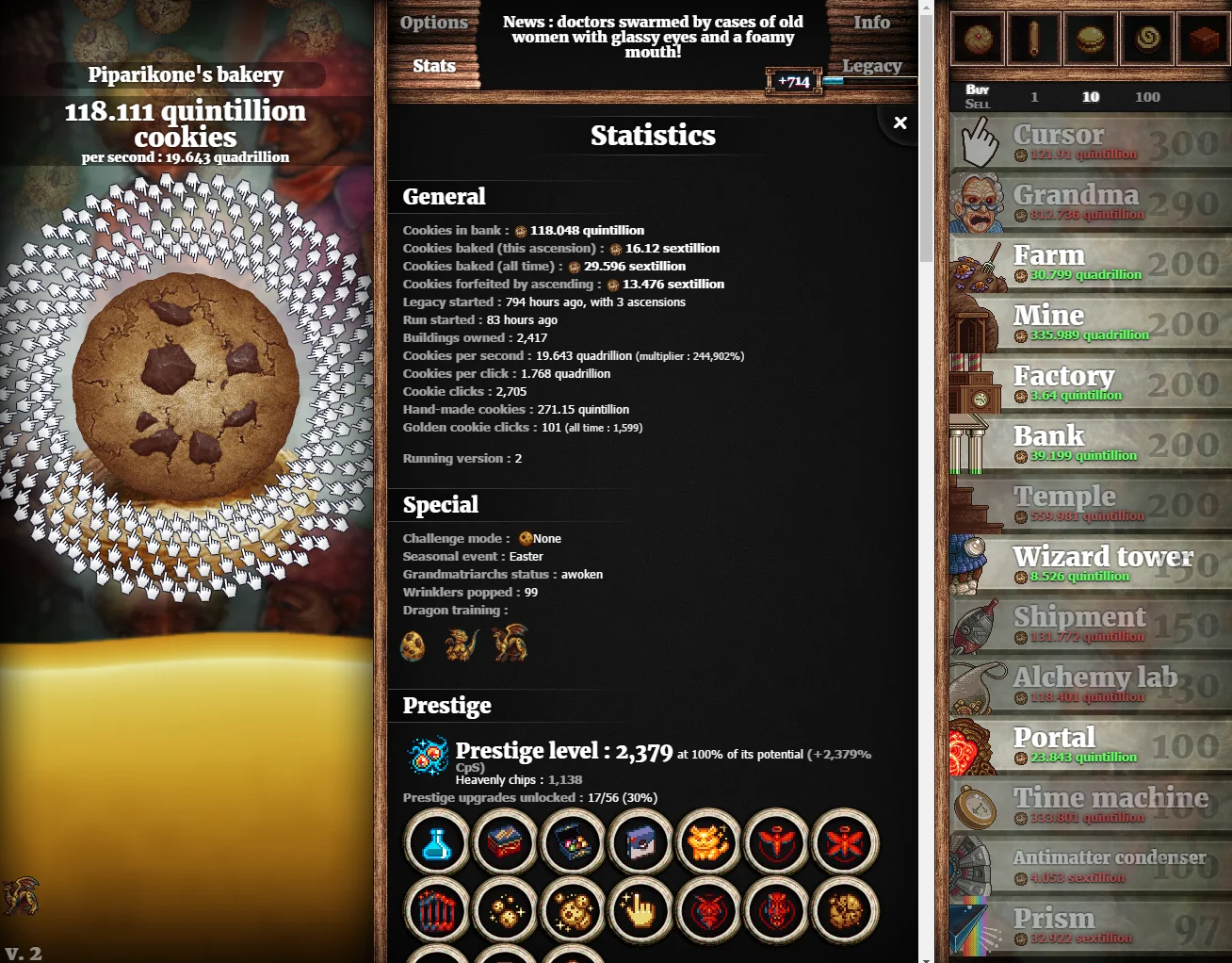The width and height of the screenshot is (1232, 963).
Task: Buy the macaron upgrade from the upgrade row
Action: click(1090, 39)
